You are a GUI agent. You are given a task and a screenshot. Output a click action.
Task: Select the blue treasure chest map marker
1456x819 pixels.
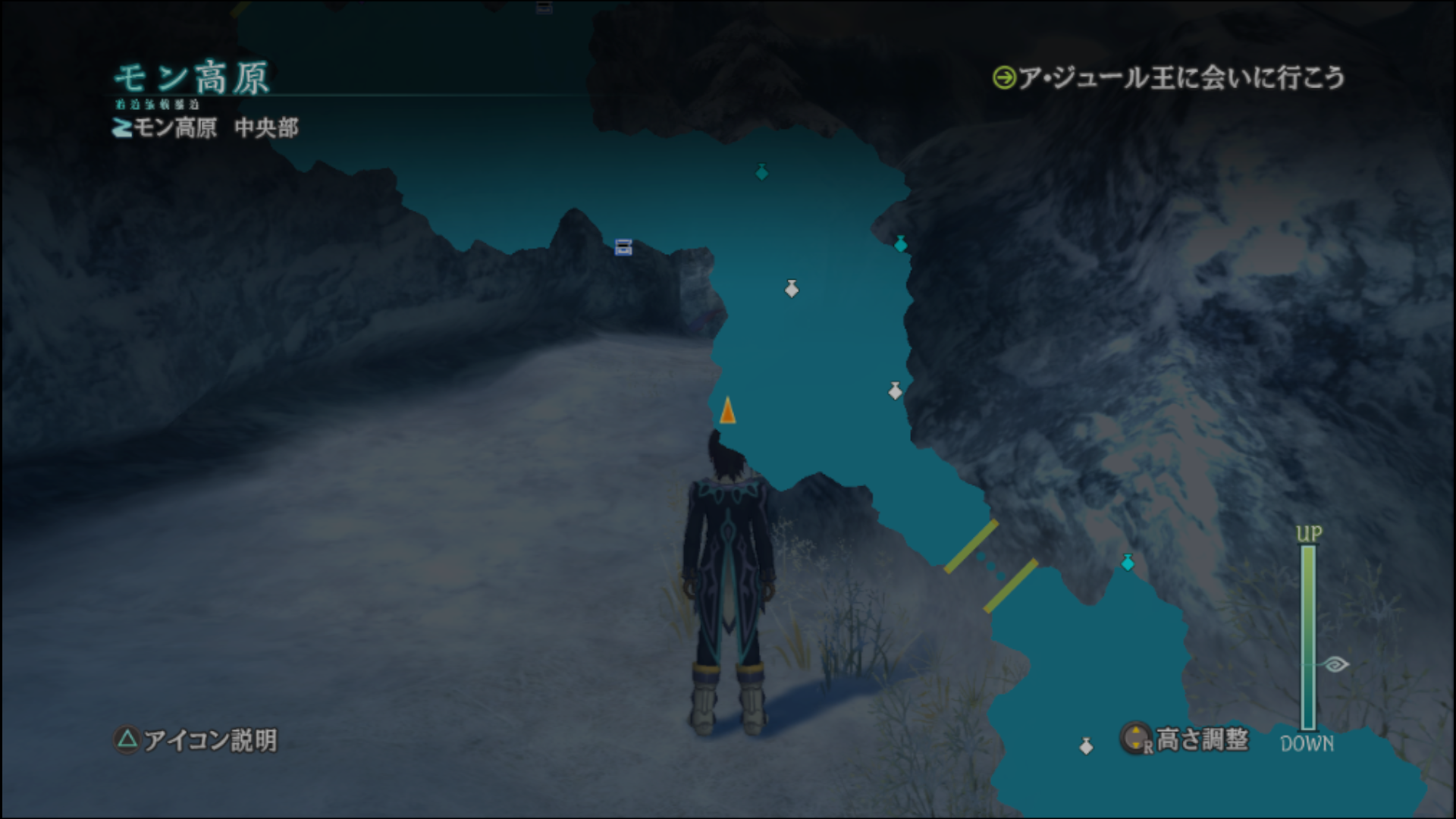[623, 247]
